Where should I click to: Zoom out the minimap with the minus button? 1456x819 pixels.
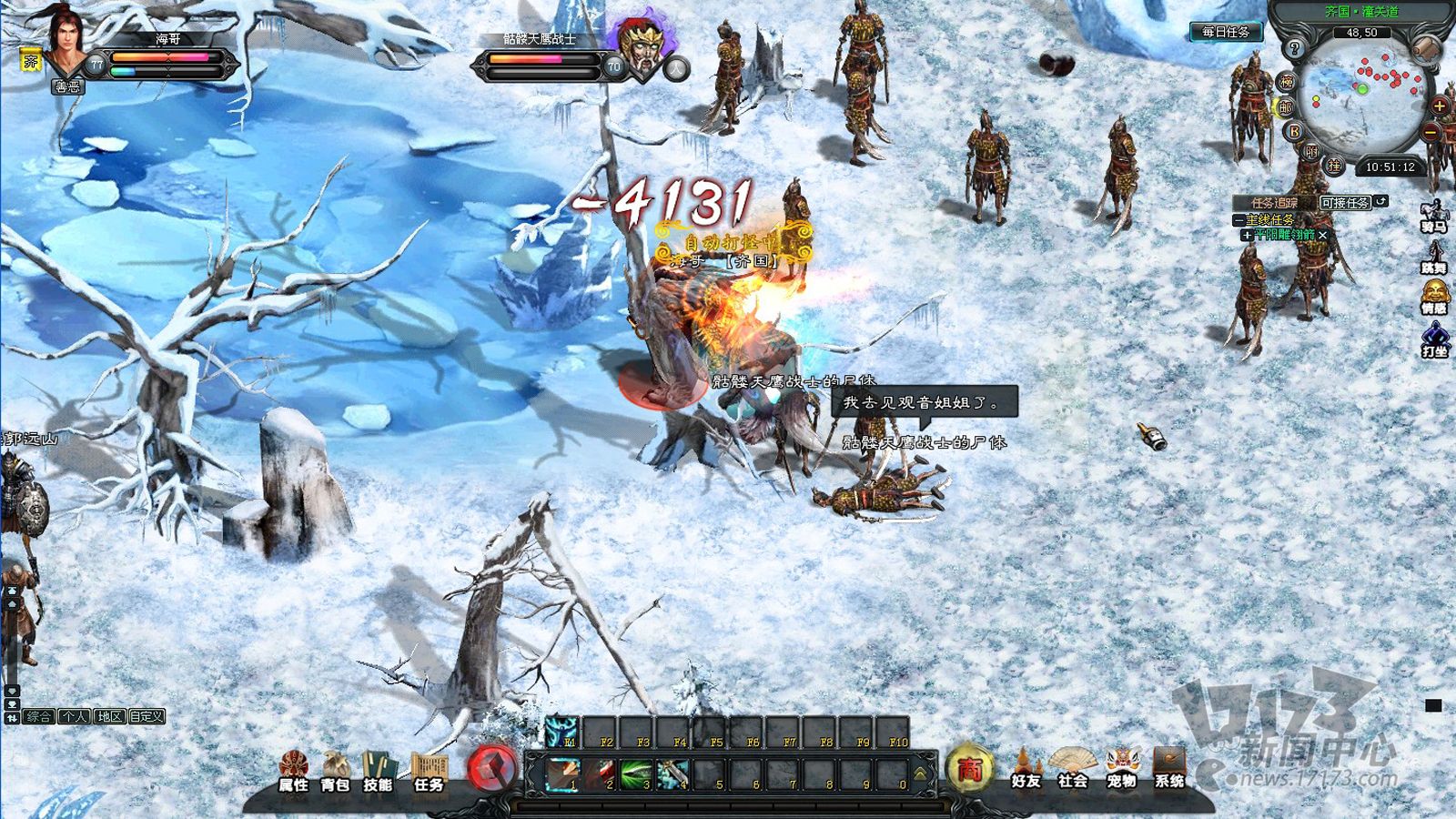[1432, 133]
